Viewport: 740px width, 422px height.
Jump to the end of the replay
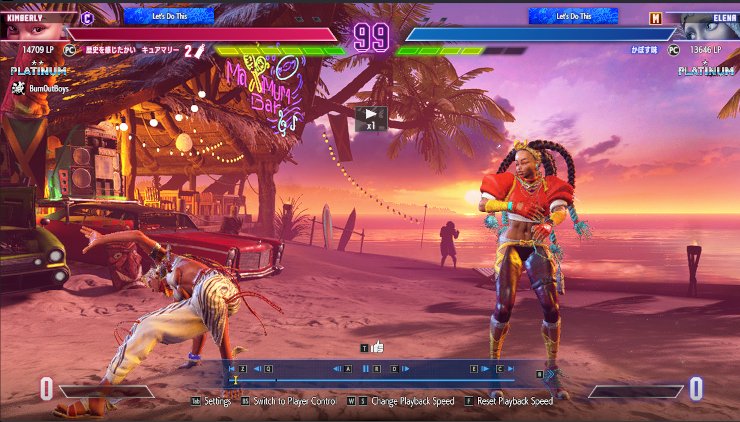(510, 369)
